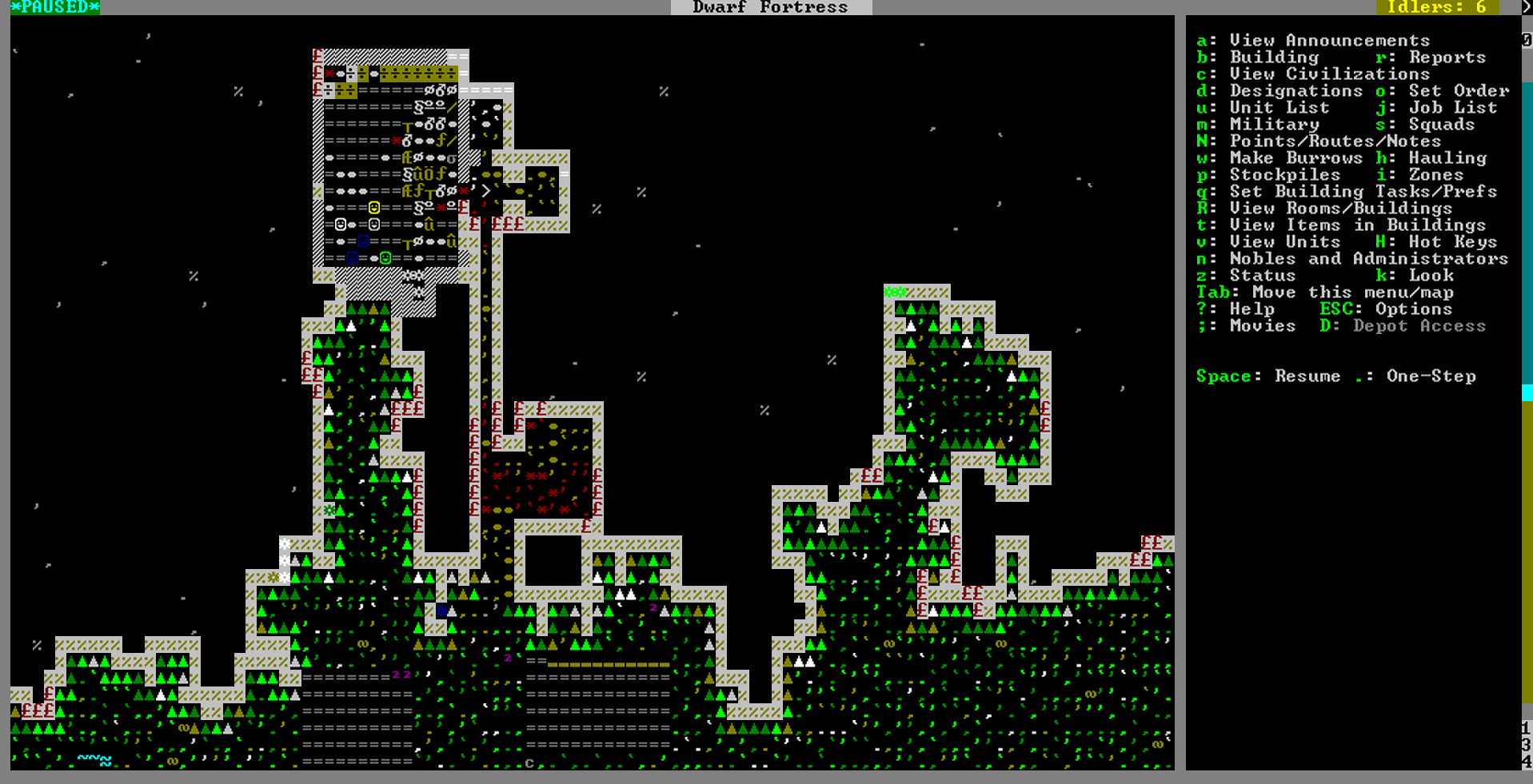Select the Building menu option
The height and width of the screenshot is (784, 1533).
(1273, 57)
